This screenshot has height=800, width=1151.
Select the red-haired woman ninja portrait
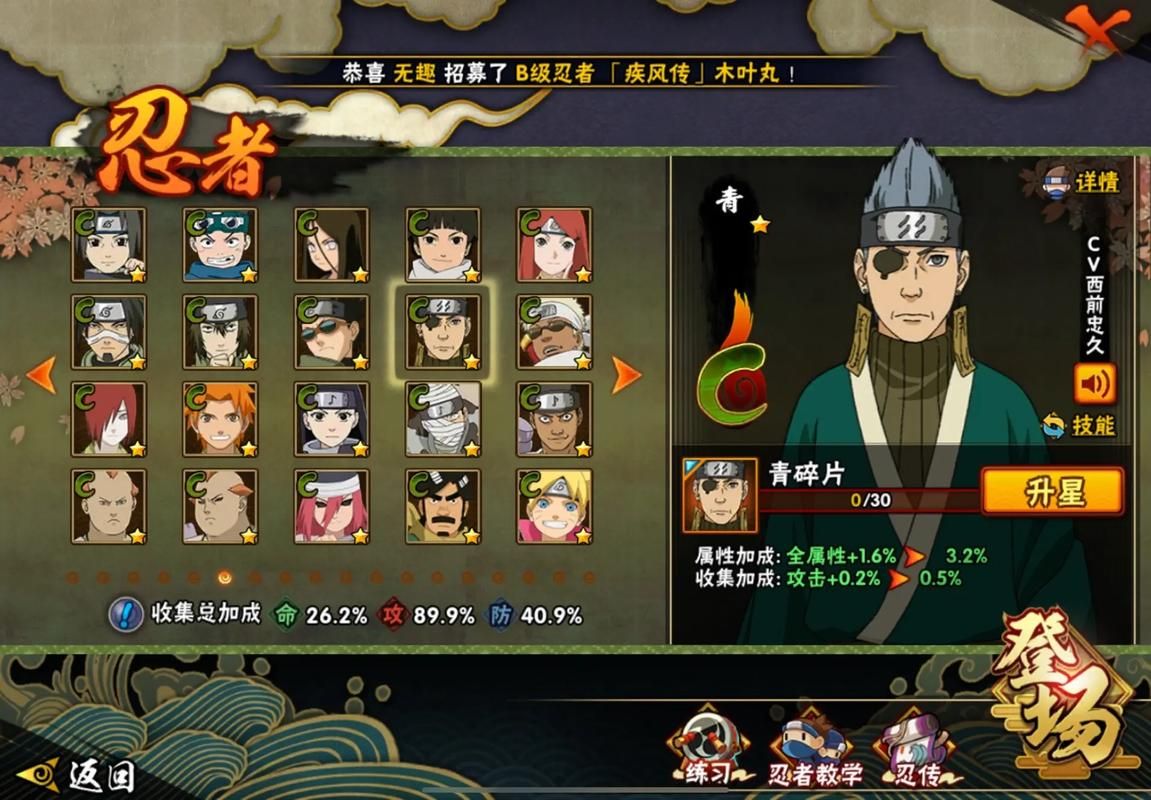[x=554, y=245]
